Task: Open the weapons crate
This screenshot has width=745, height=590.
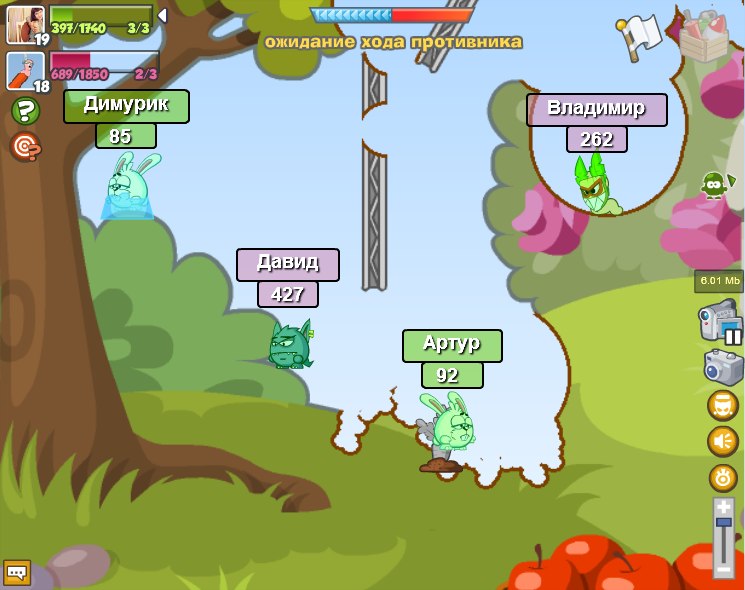Action: coord(704,36)
